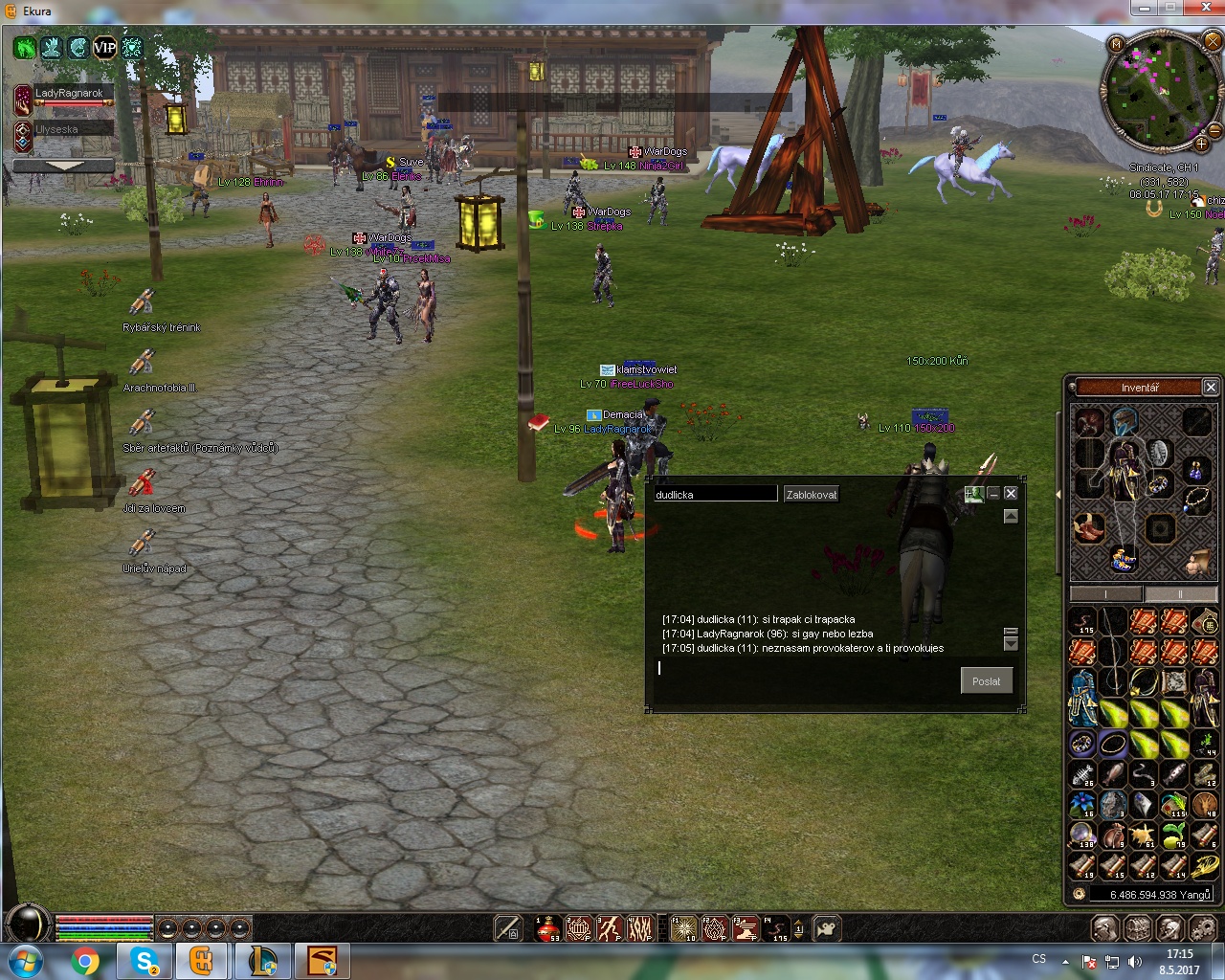Image resolution: width=1225 pixels, height=980 pixels.
Task: Expand the party list arrow bar
Action: click(64, 166)
